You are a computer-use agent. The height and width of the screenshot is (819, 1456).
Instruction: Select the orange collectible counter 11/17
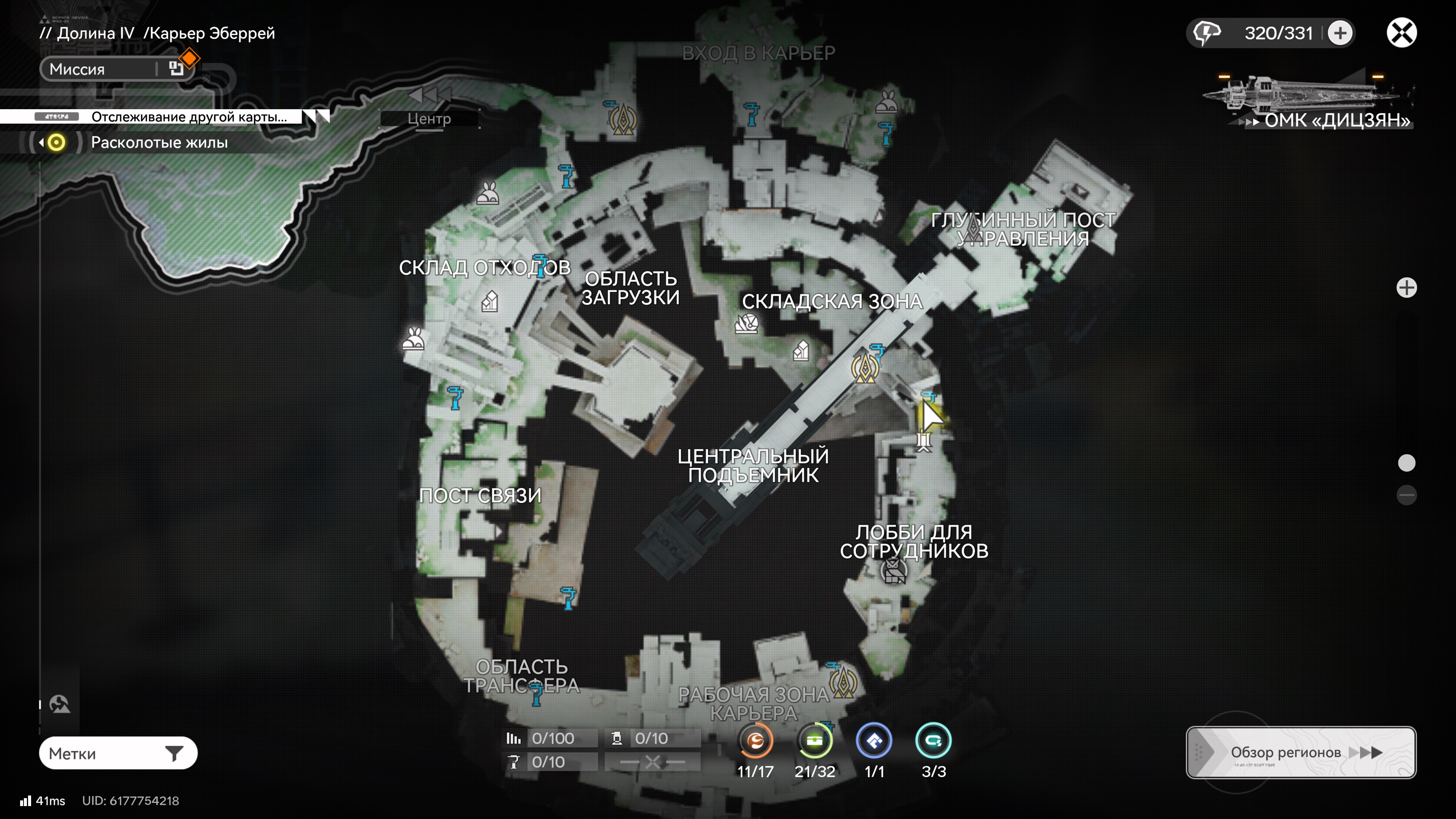pyautogui.click(x=755, y=741)
